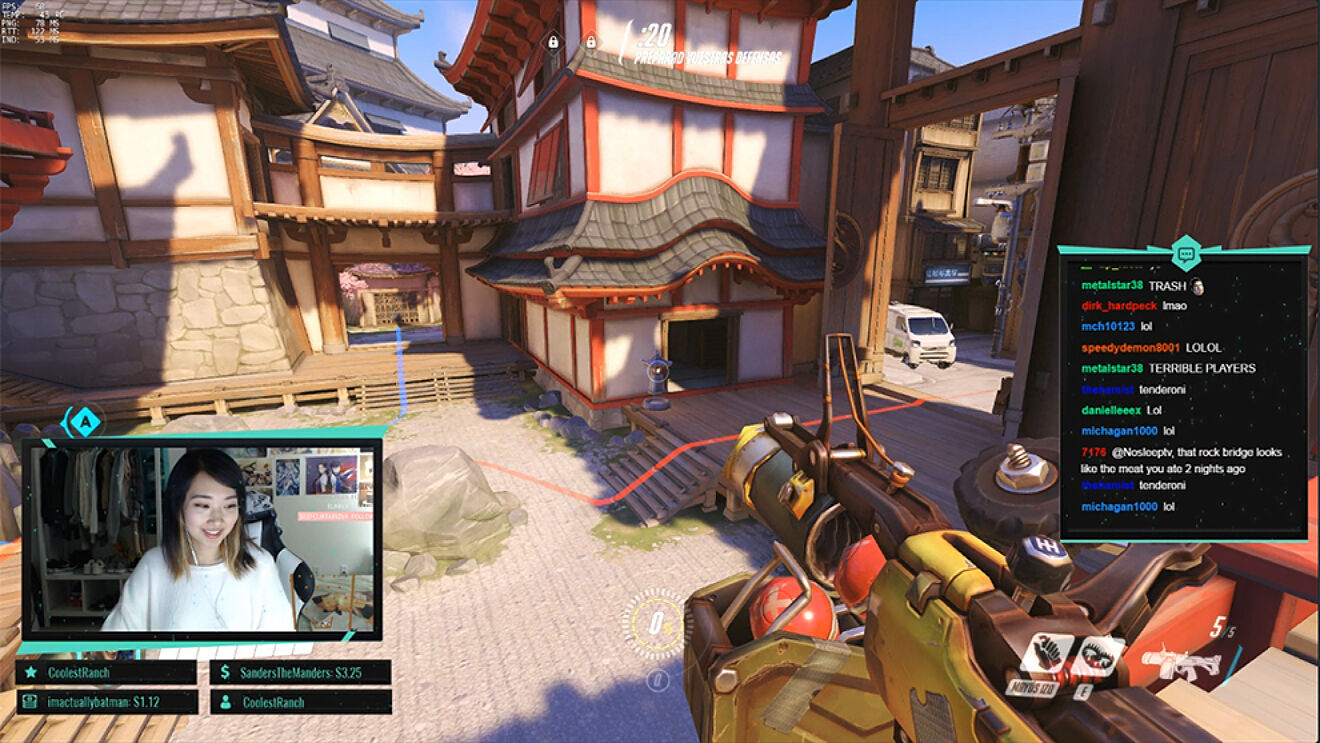Image resolution: width=1320 pixels, height=743 pixels.
Task: Select the Frag Launcher weapon icon
Action: pyautogui.click(x=1181, y=662)
